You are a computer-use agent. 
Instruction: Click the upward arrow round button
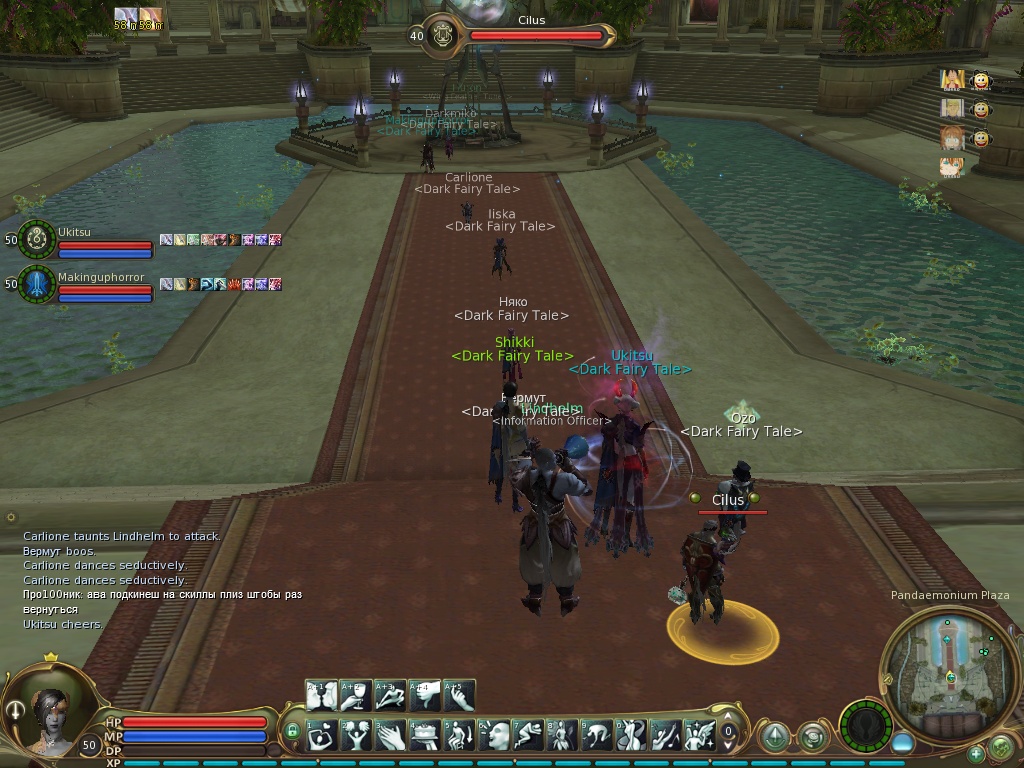[x=774, y=737]
